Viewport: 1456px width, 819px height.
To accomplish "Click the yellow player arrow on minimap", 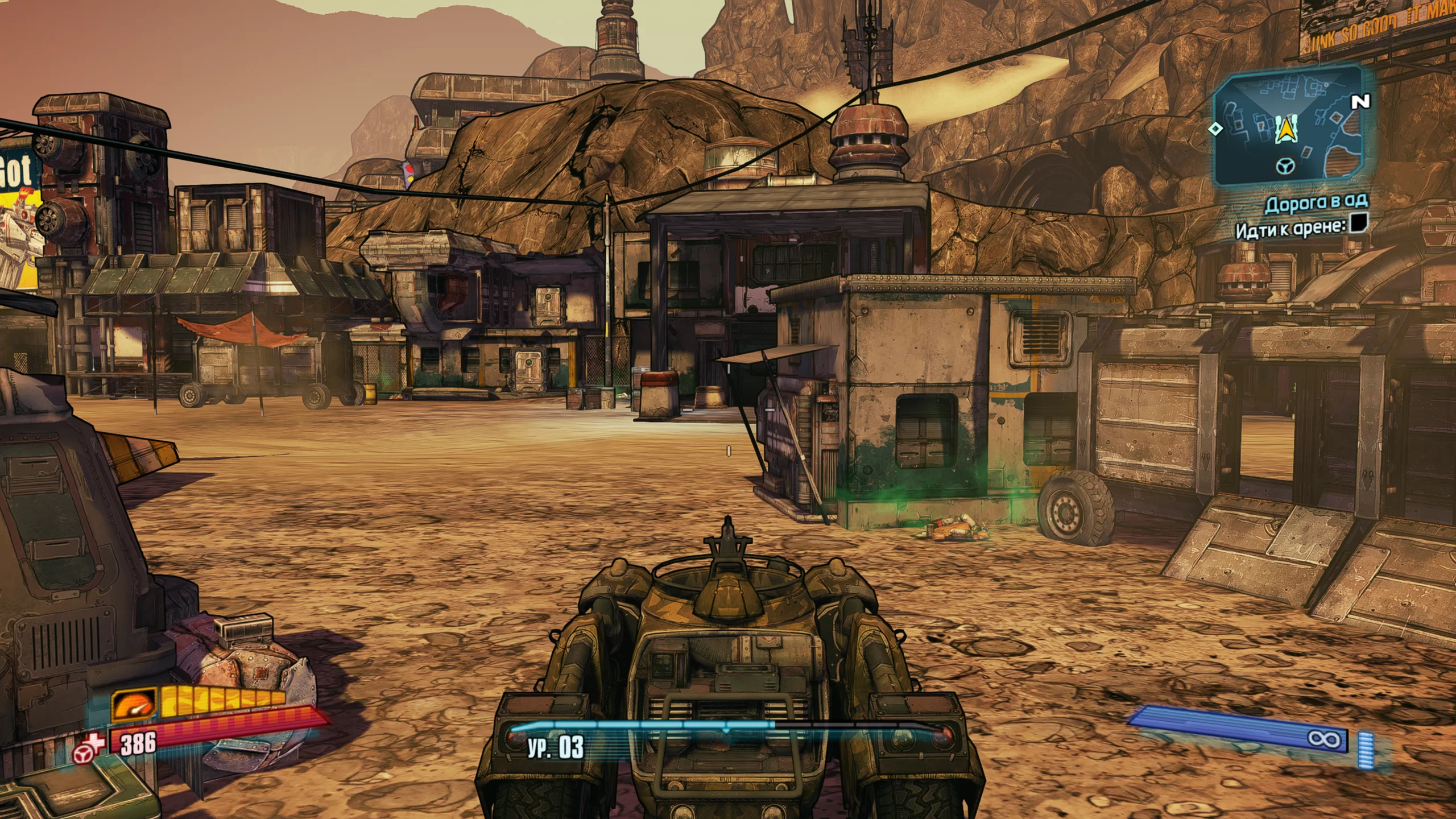I will [x=1285, y=129].
